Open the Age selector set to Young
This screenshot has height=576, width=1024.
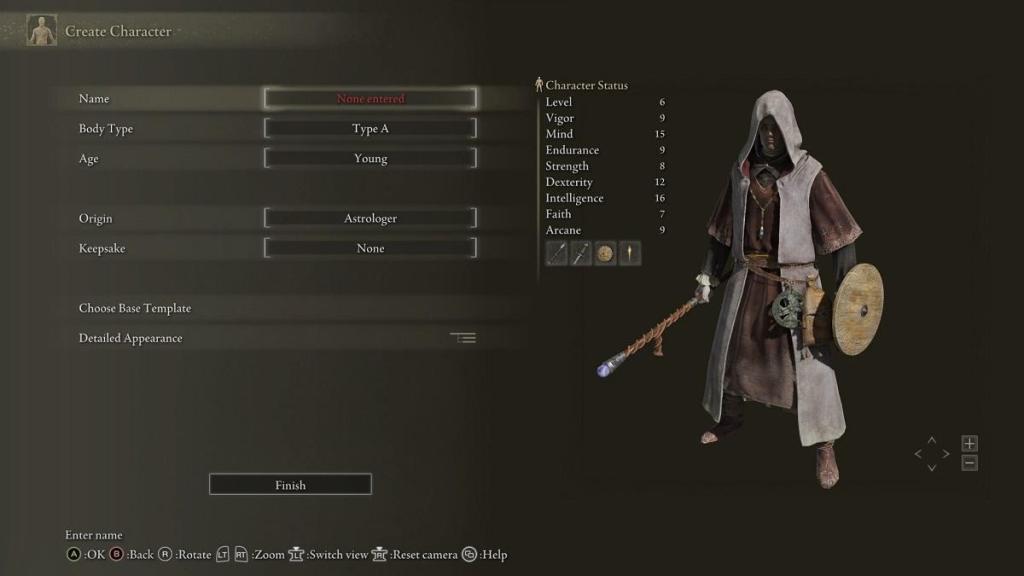370,159
